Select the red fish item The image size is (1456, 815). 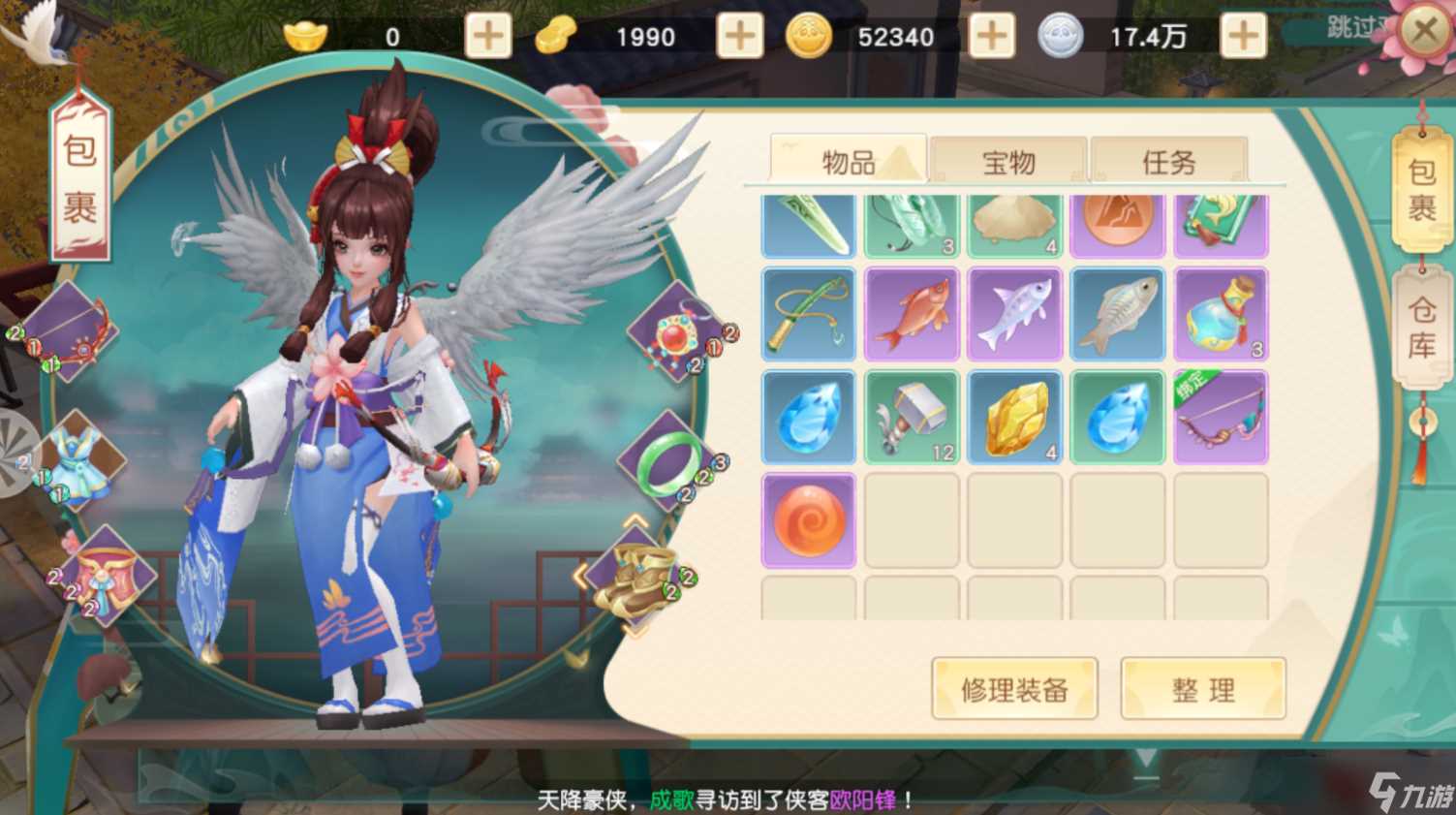coord(912,313)
